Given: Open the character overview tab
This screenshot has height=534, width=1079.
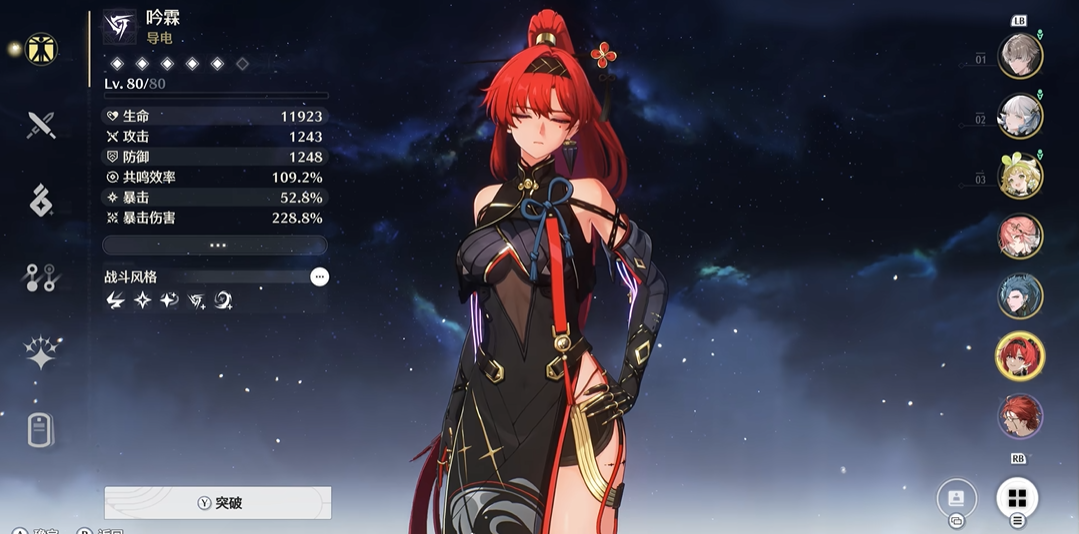Looking at the screenshot, I should click(41, 49).
